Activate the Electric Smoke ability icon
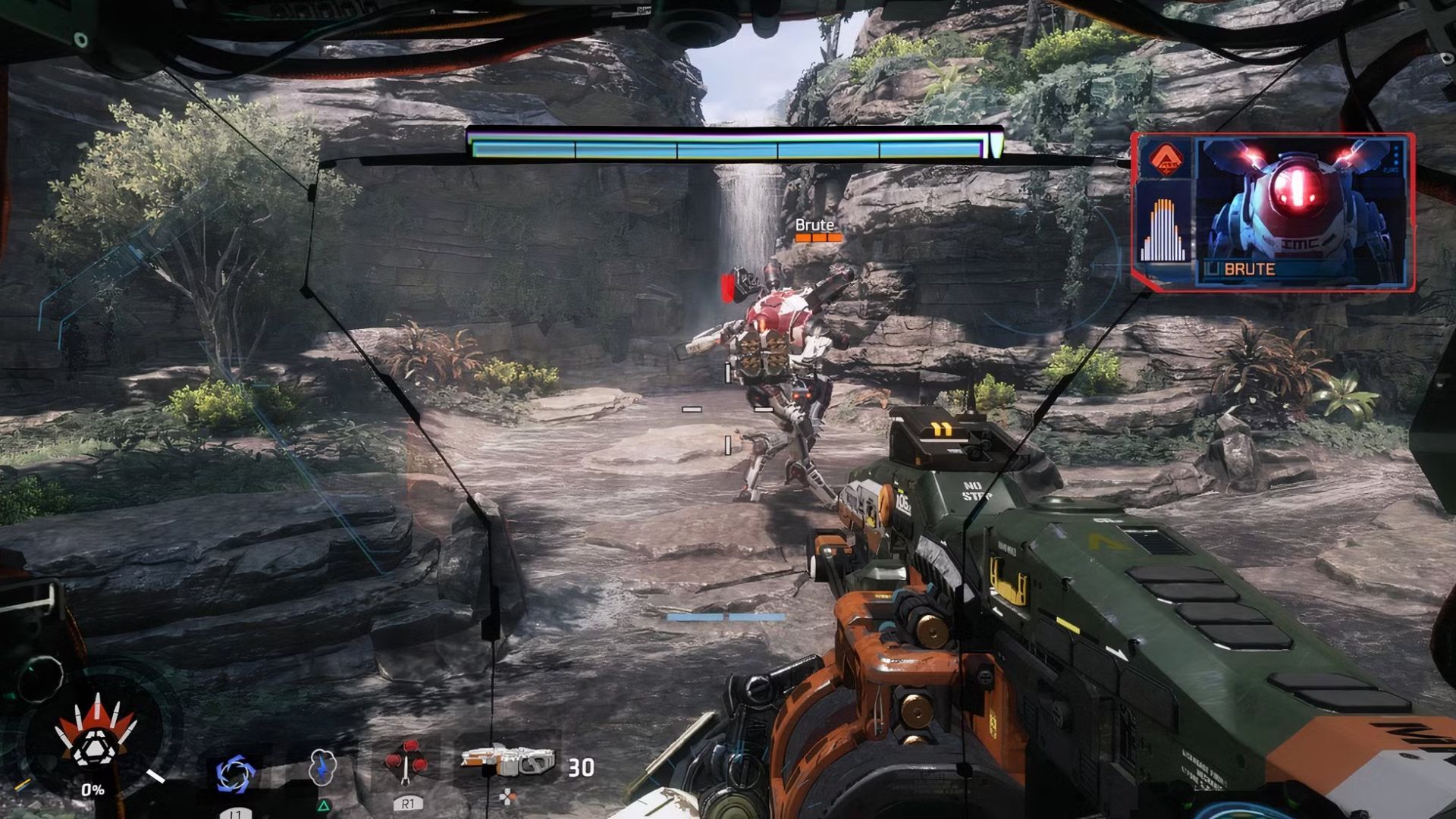This screenshot has height=819, width=1456. coord(322,767)
